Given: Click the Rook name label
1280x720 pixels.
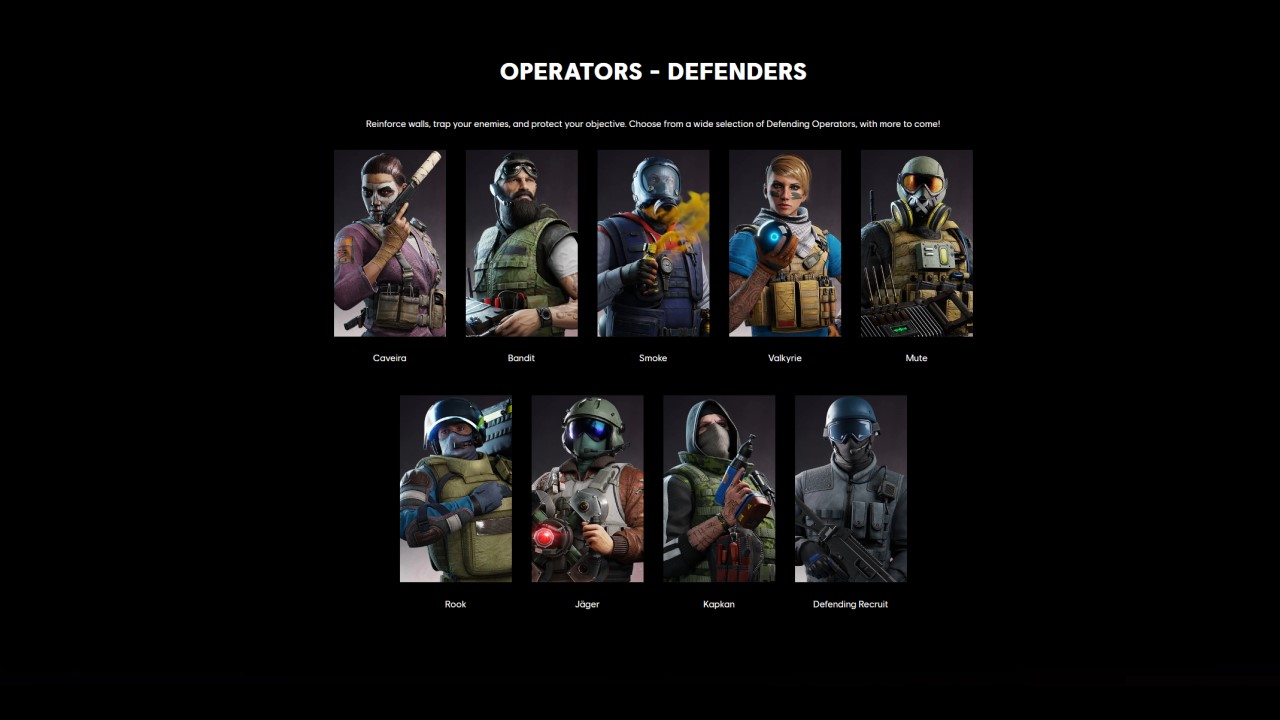Looking at the screenshot, I should tap(455, 604).
